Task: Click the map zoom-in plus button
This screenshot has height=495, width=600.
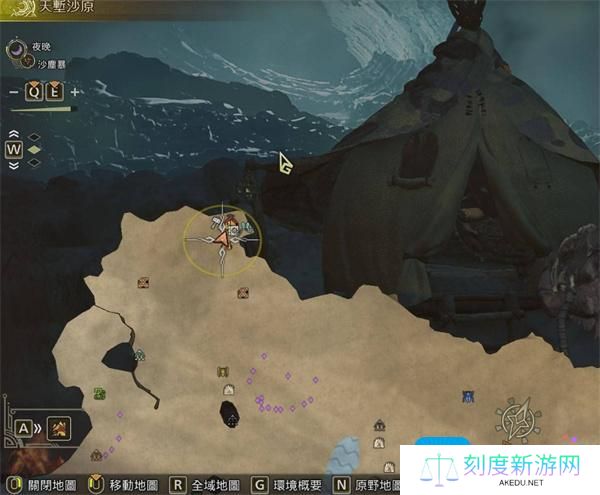Action: [76, 92]
